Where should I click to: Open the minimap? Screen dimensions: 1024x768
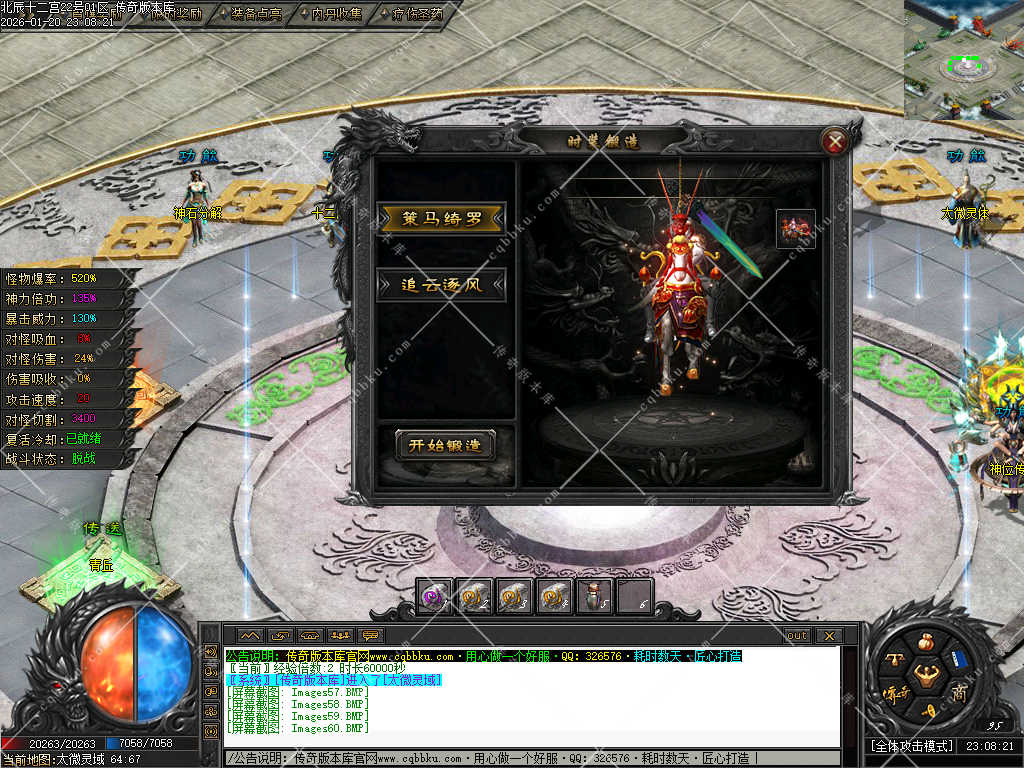[x=964, y=59]
